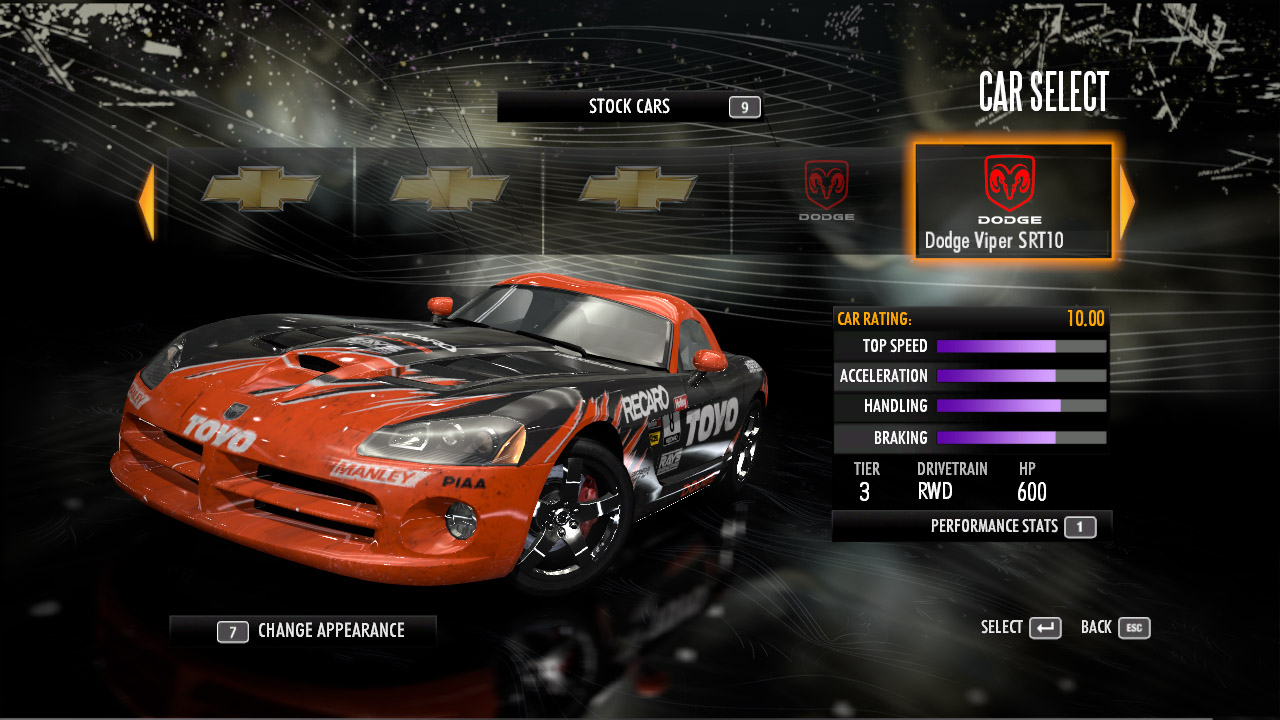Open the Performance Stats panel
The width and height of the screenshot is (1280, 720).
point(972,526)
